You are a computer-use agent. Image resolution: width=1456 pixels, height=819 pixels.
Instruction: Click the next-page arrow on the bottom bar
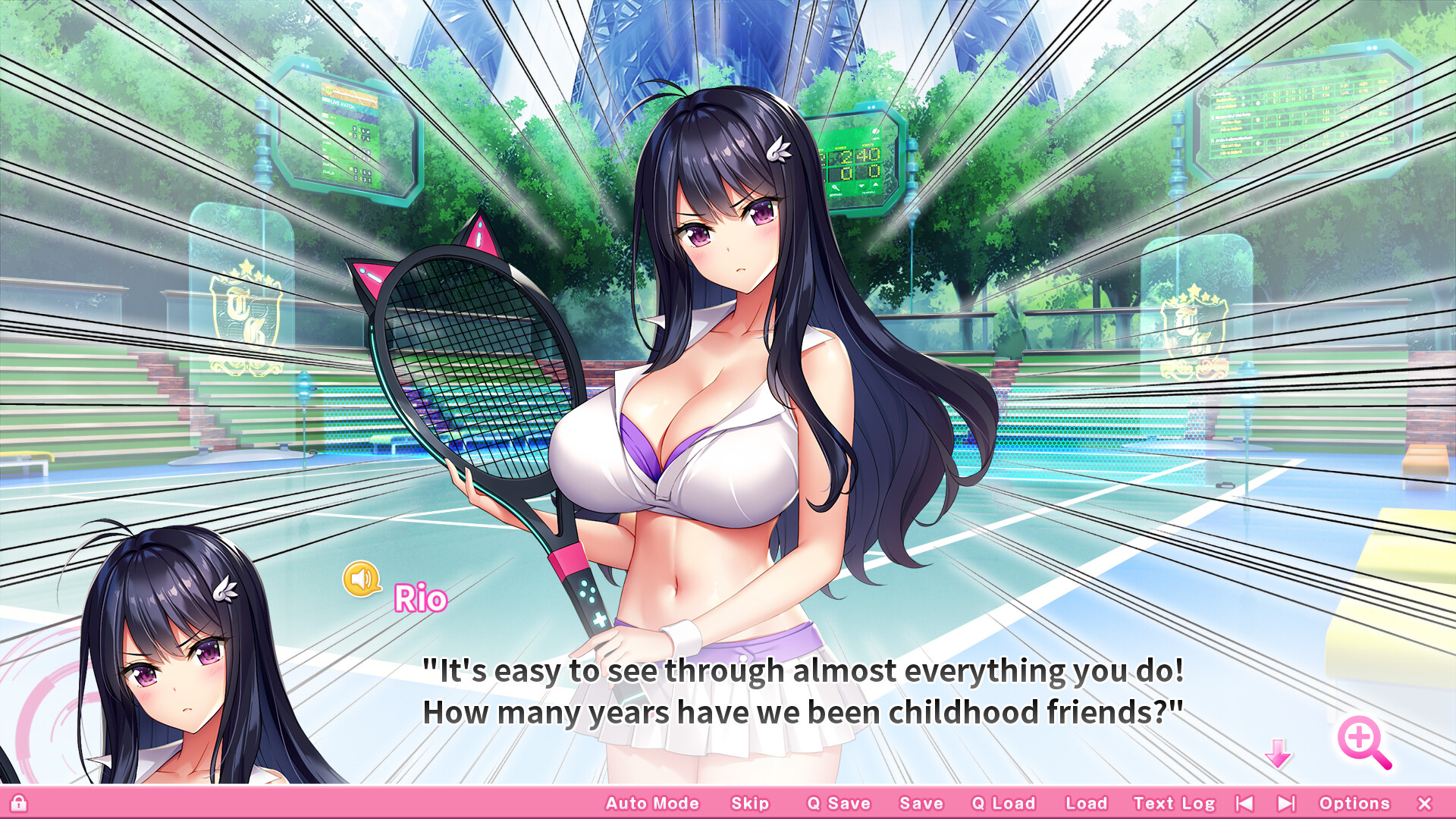click(1286, 802)
